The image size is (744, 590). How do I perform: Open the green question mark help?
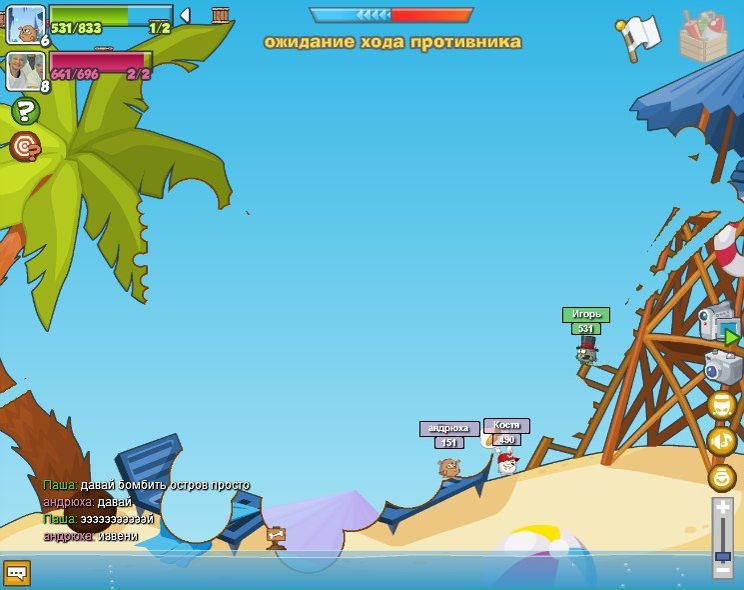pyautogui.click(x=25, y=111)
